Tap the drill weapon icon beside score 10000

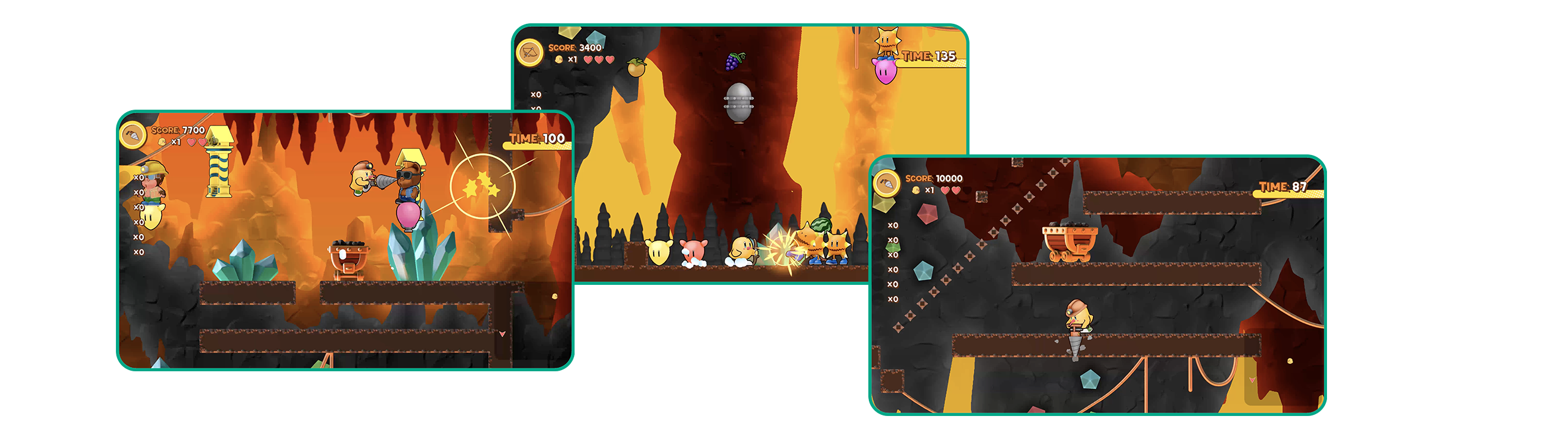[885, 183]
